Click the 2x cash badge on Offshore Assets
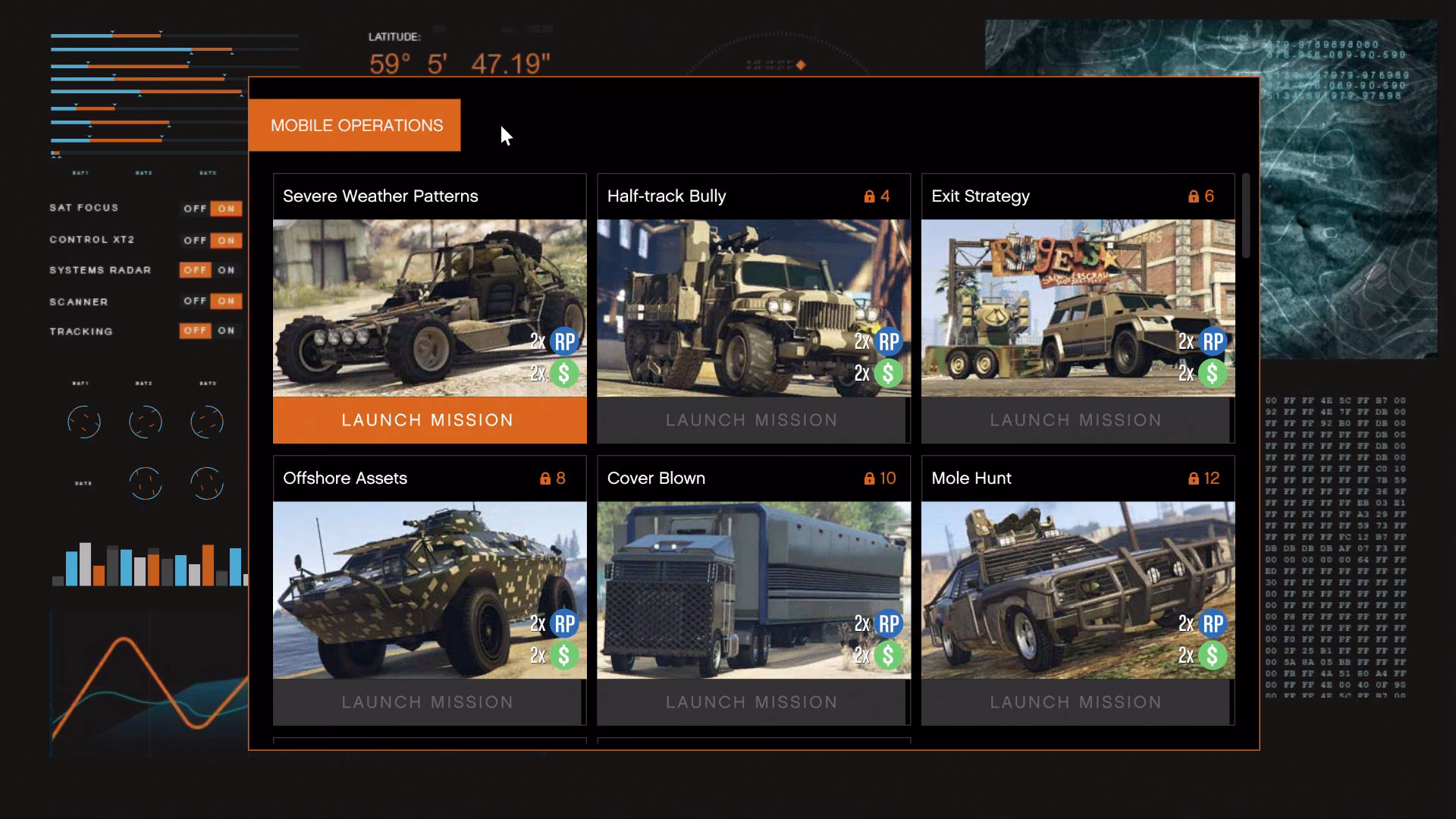 pos(562,655)
